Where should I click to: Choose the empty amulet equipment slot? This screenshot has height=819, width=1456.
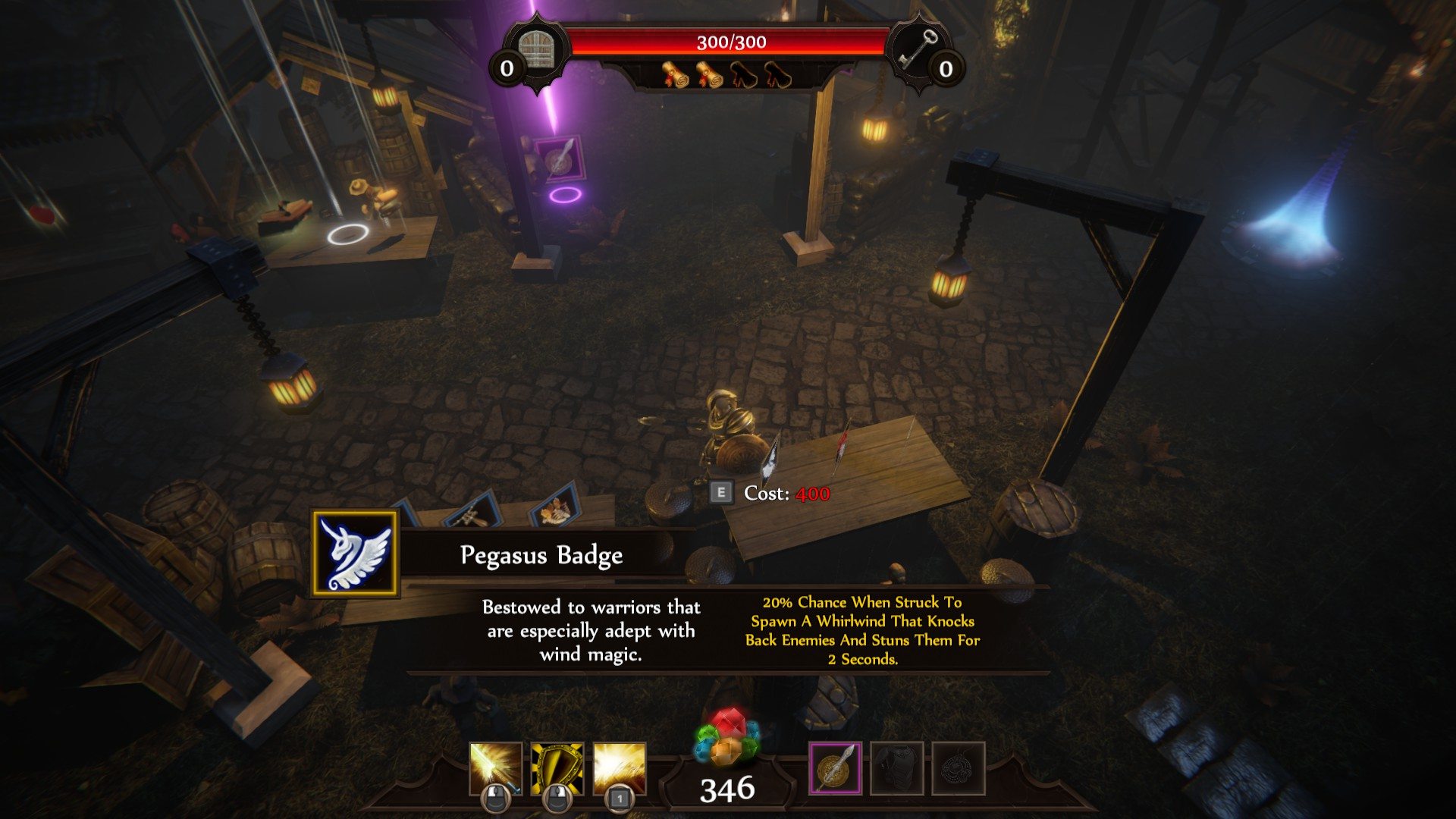click(x=959, y=768)
